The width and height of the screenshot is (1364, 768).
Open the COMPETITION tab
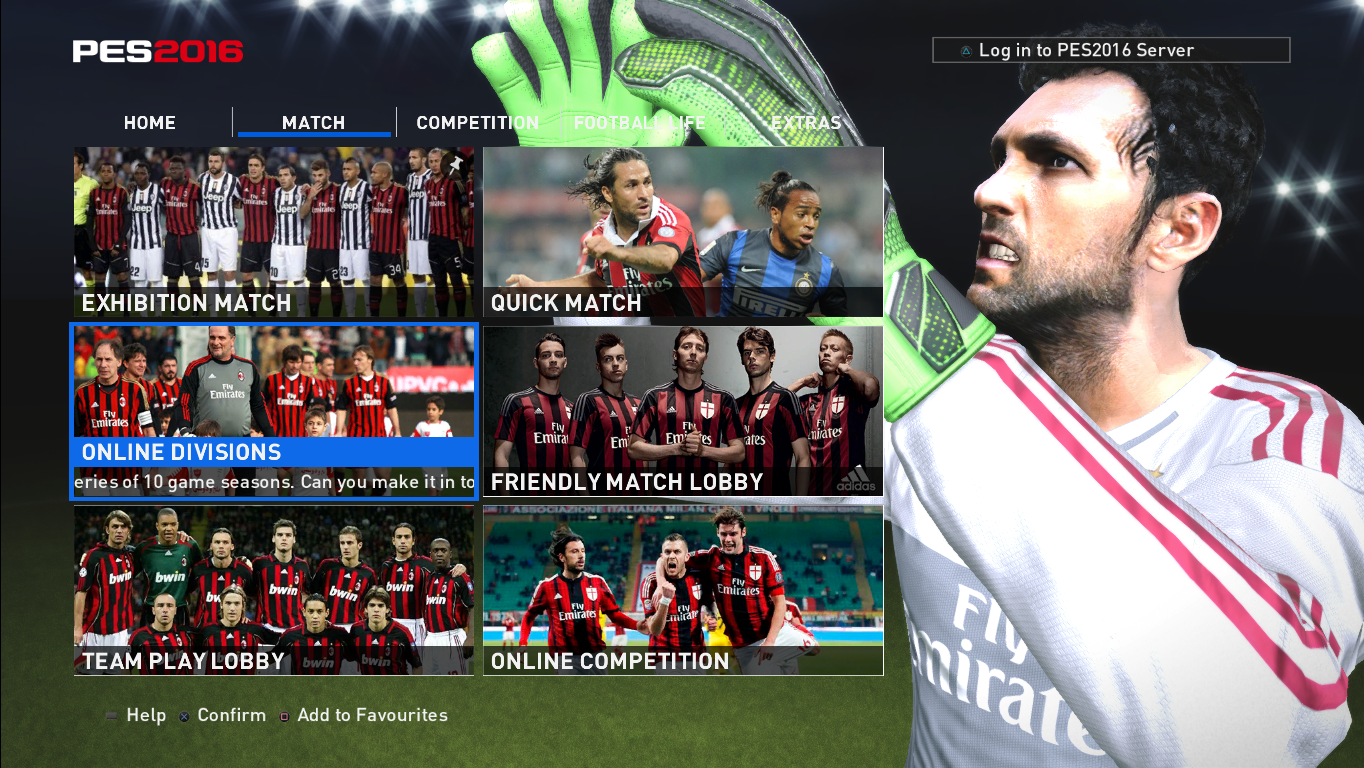(477, 122)
